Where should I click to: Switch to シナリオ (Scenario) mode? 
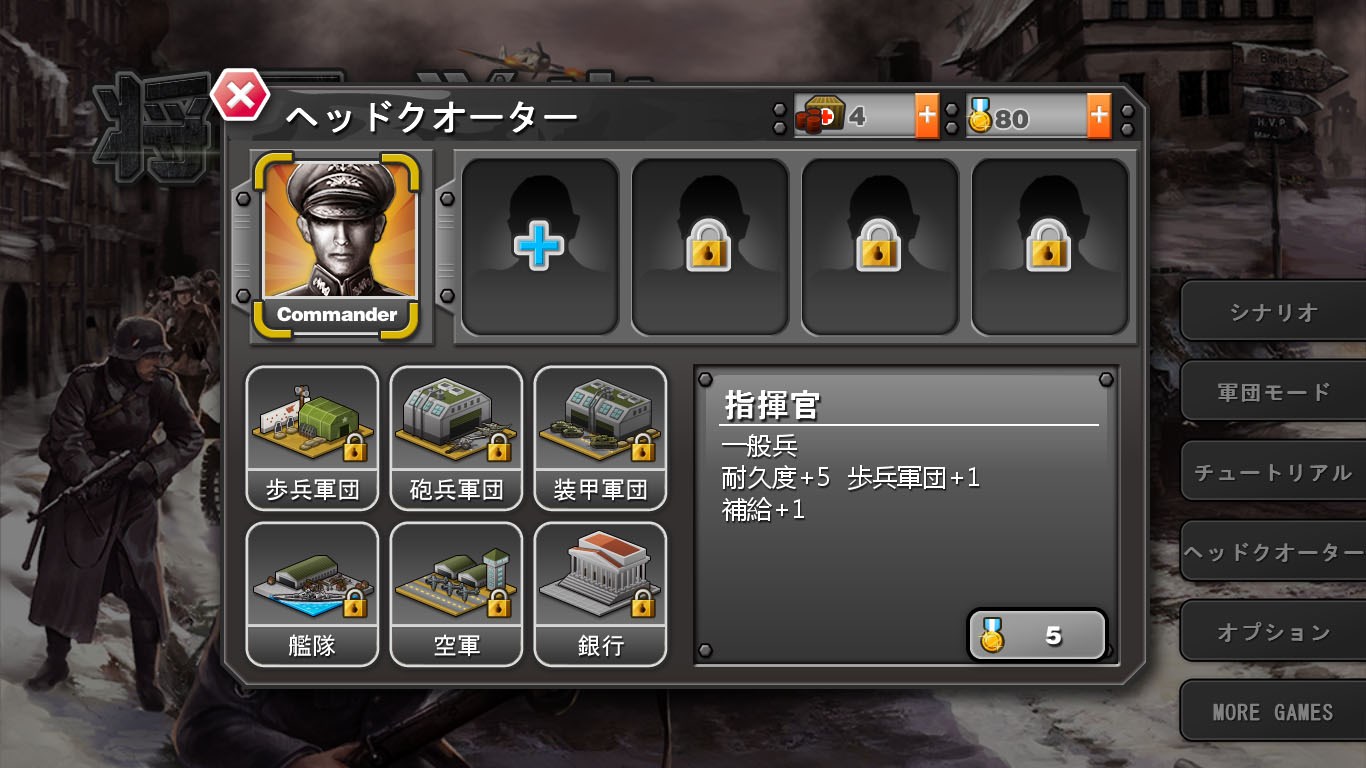[1272, 310]
